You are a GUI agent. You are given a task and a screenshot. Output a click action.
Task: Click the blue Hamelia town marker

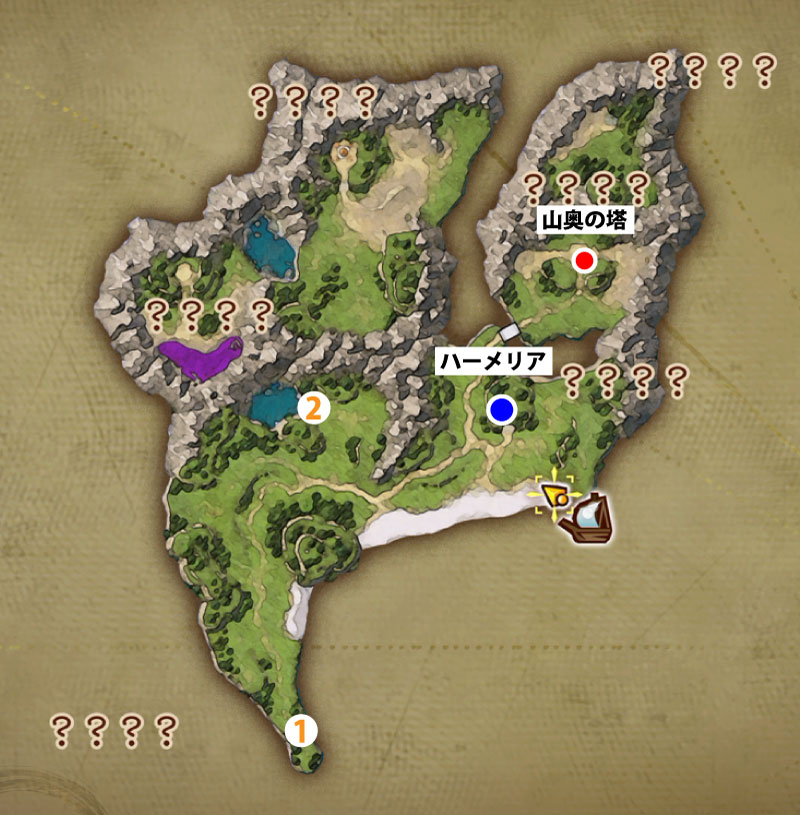501,408
